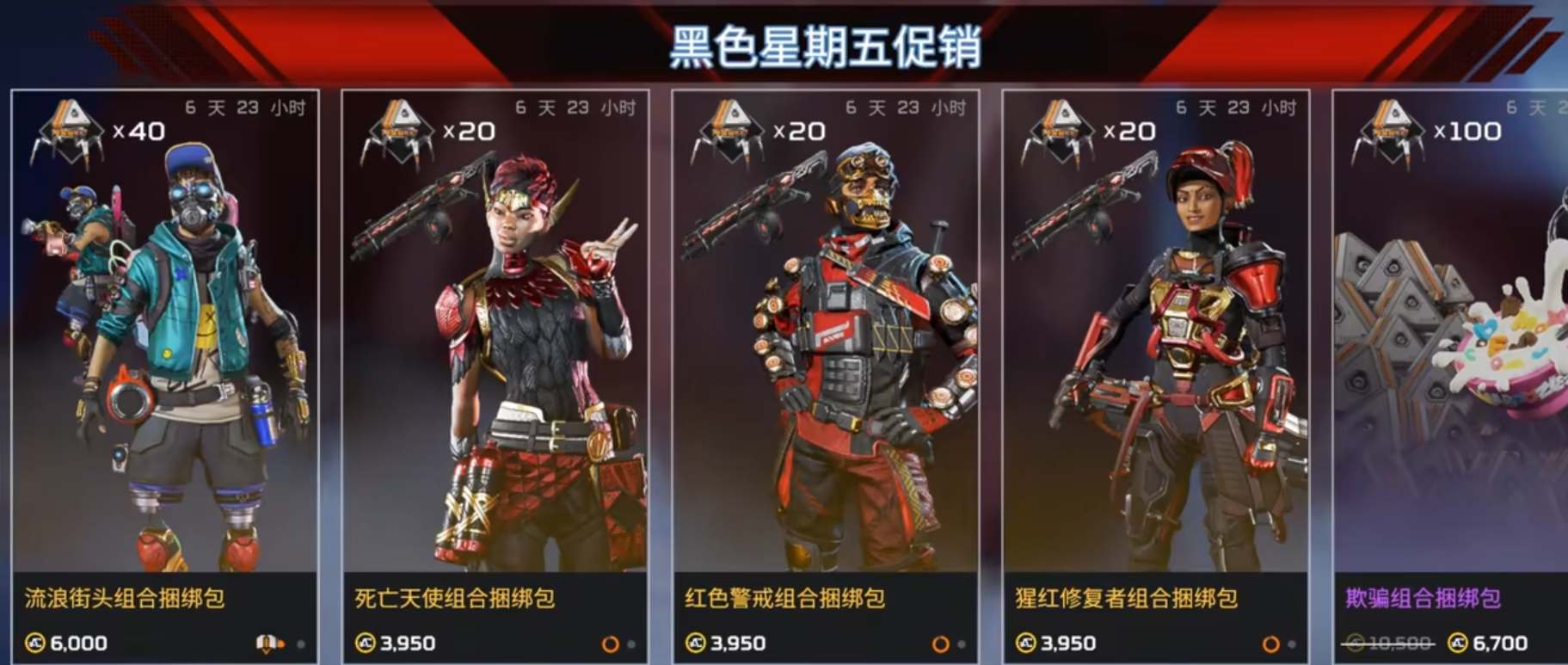Viewport: 1568px width, 665px height.
Task: Select the orange carousel dot on 死亡天使 card
Action: pyautogui.click(x=611, y=643)
